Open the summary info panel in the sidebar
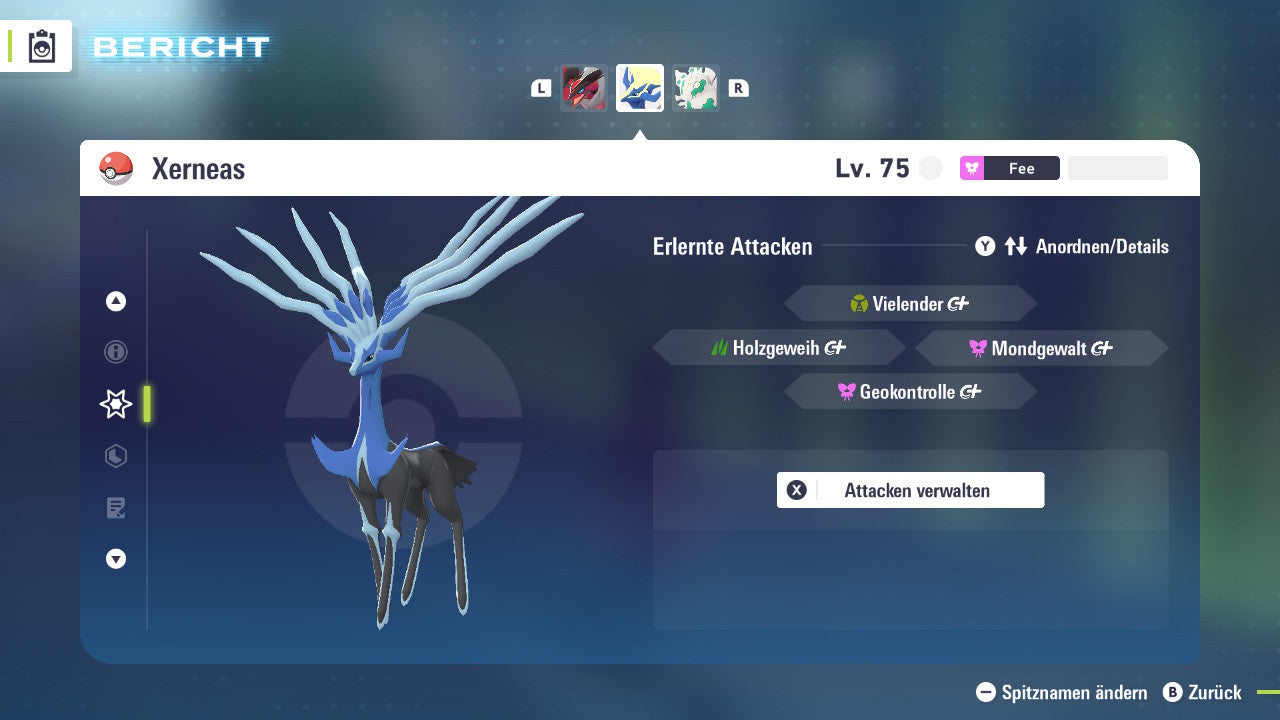1280x720 pixels. pos(116,352)
